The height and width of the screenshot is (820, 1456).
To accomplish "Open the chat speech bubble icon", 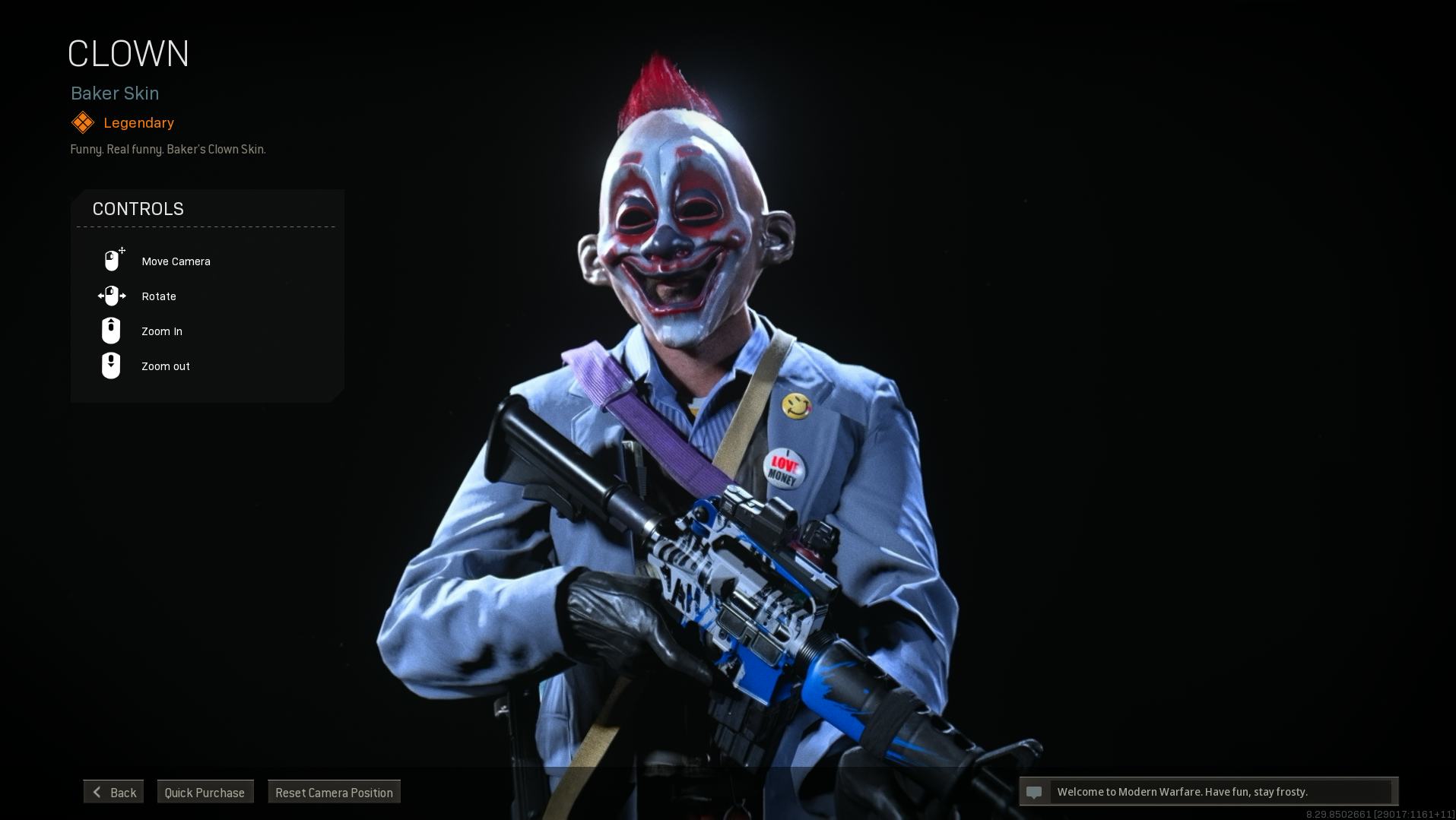I will (x=1034, y=791).
